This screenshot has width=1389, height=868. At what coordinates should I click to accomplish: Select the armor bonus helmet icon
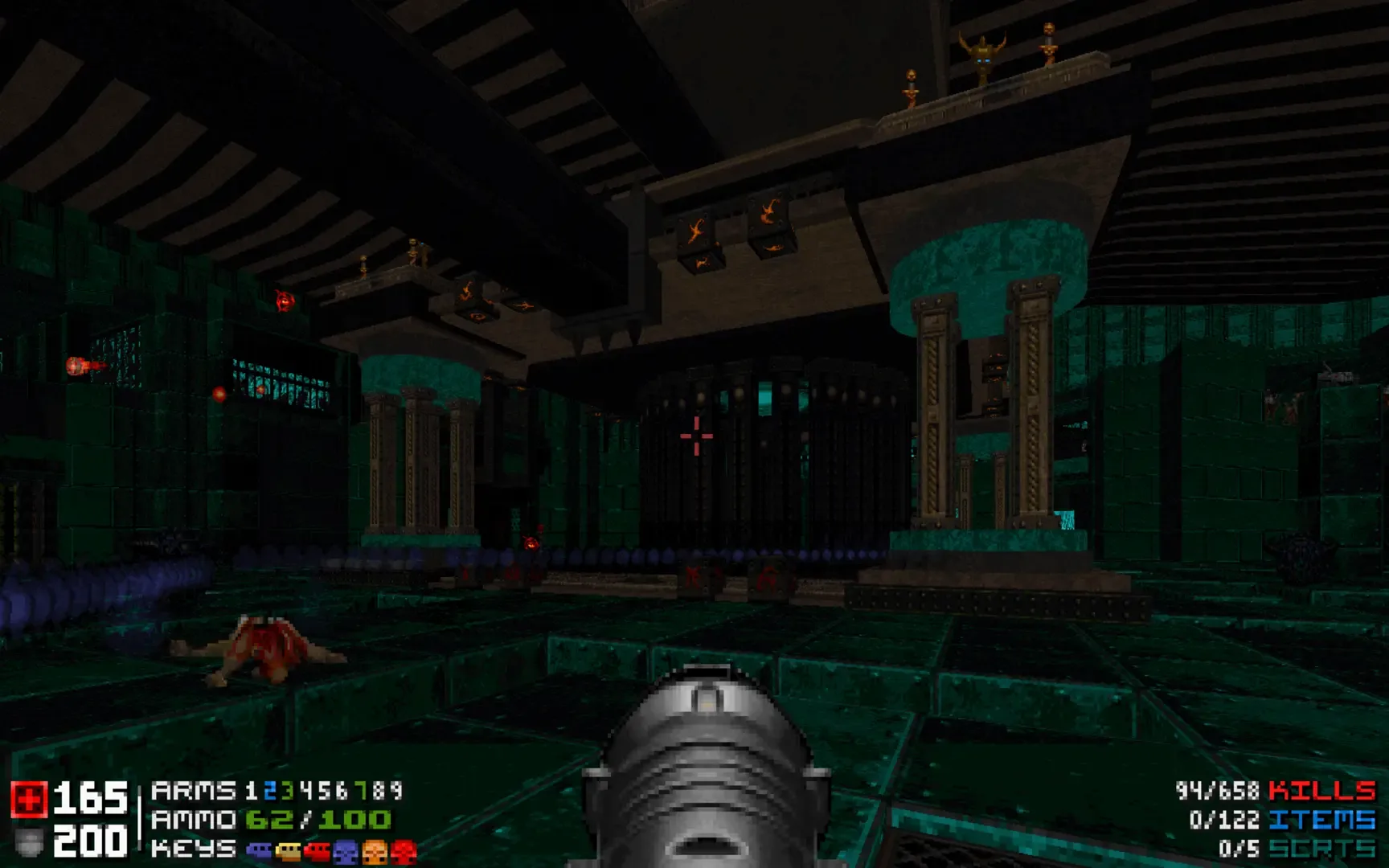27,842
